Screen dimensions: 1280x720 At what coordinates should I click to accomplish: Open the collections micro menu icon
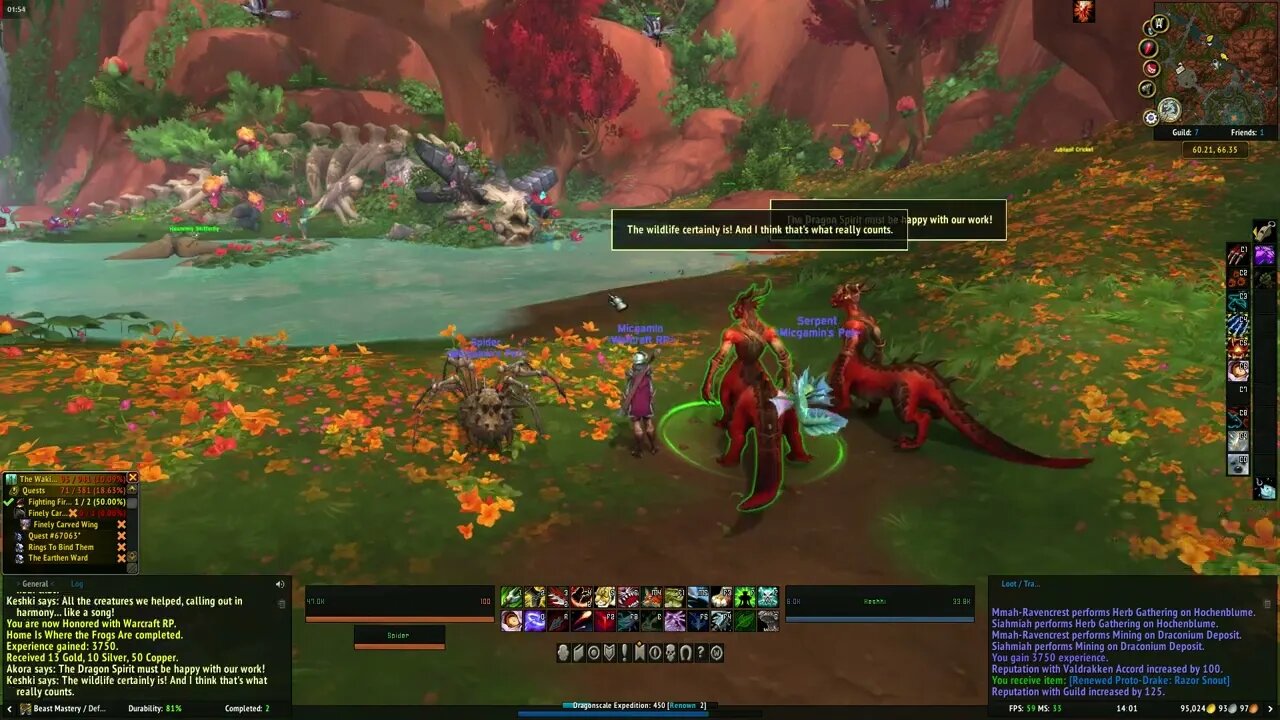tap(687, 653)
